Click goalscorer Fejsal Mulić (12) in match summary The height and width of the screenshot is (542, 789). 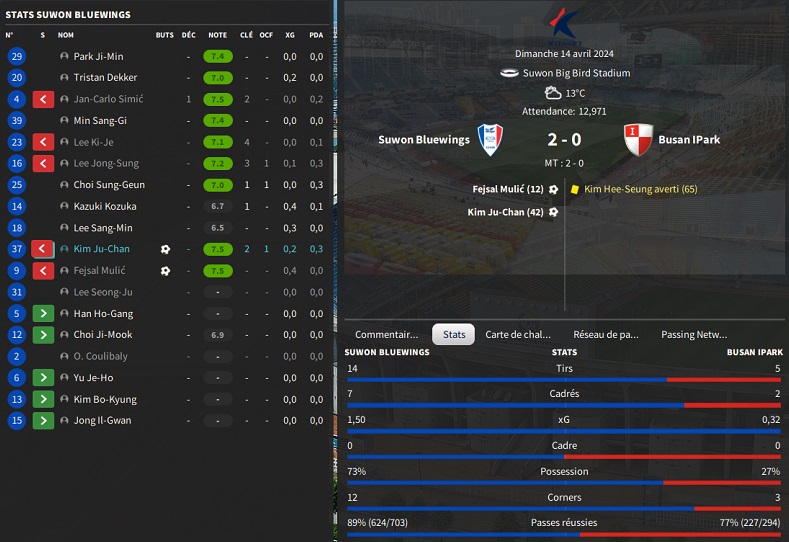click(x=508, y=188)
